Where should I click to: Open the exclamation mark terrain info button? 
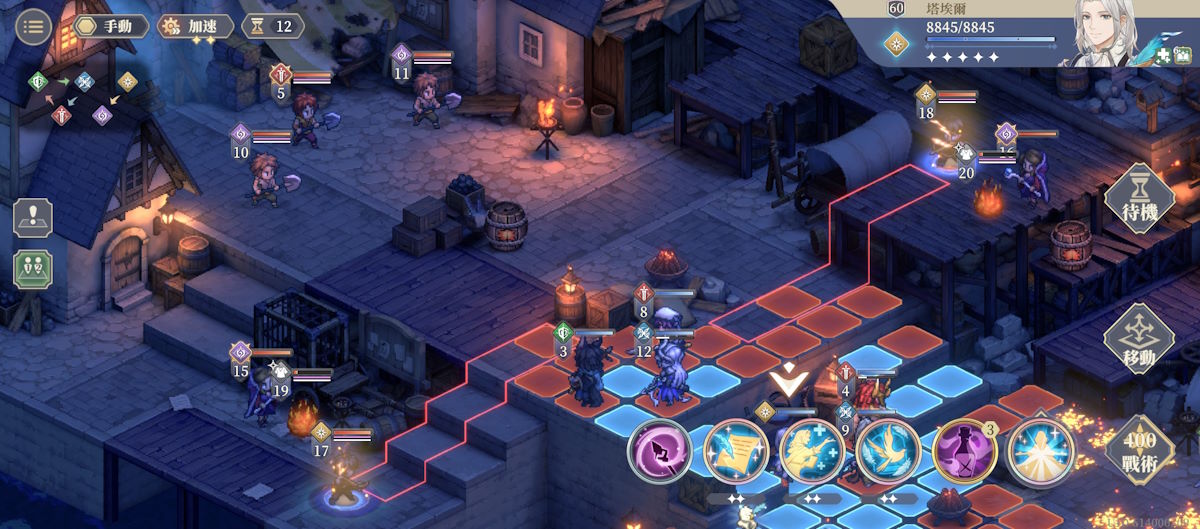click(x=33, y=218)
